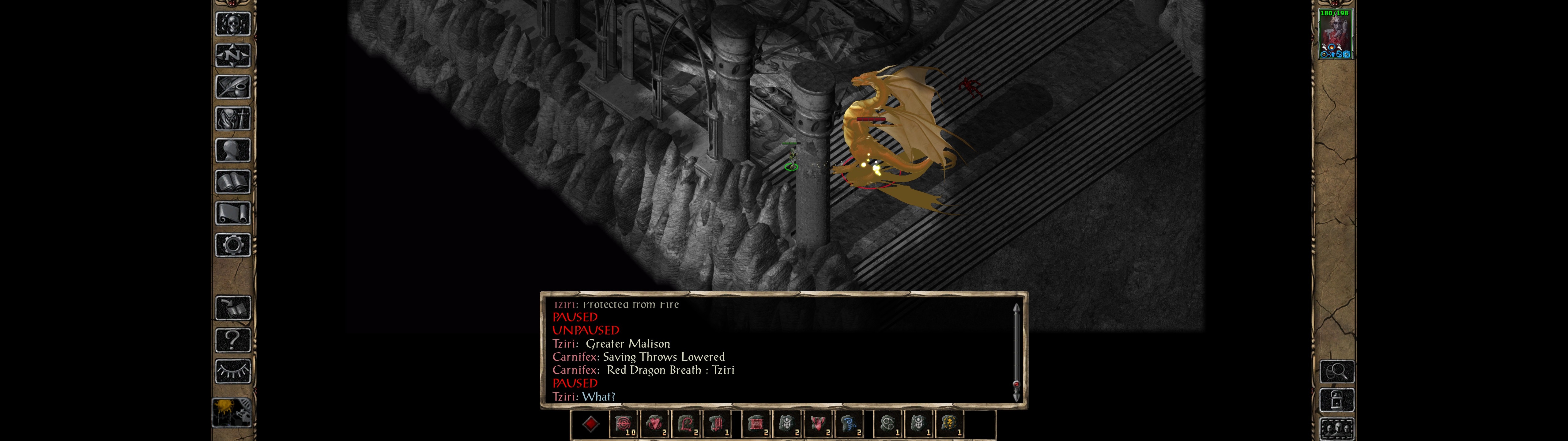Open the inventory armor button
This screenshot has height=441, width=1568.
[x=233, y=119]
